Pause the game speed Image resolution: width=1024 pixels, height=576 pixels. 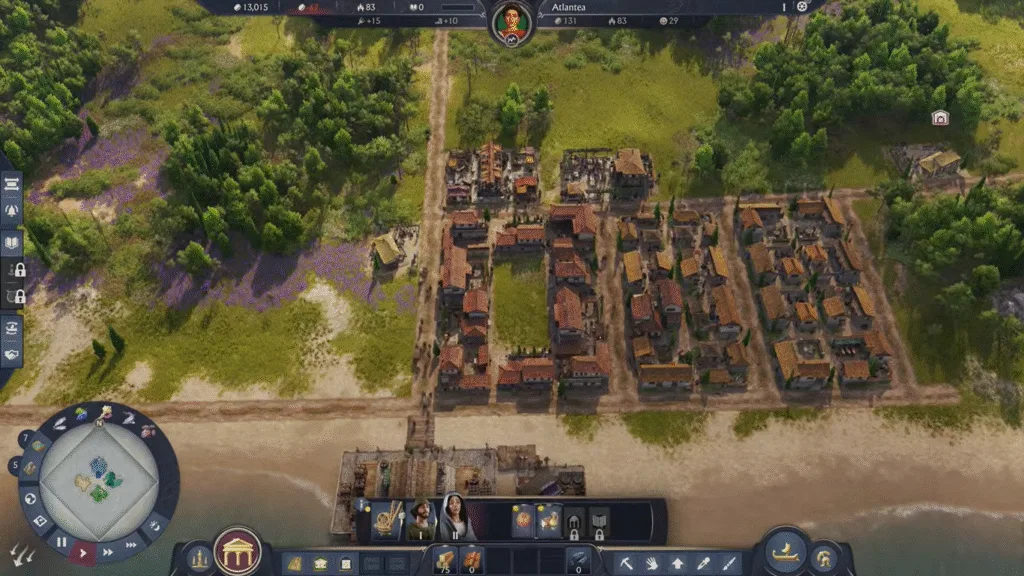tap(62, 543)
